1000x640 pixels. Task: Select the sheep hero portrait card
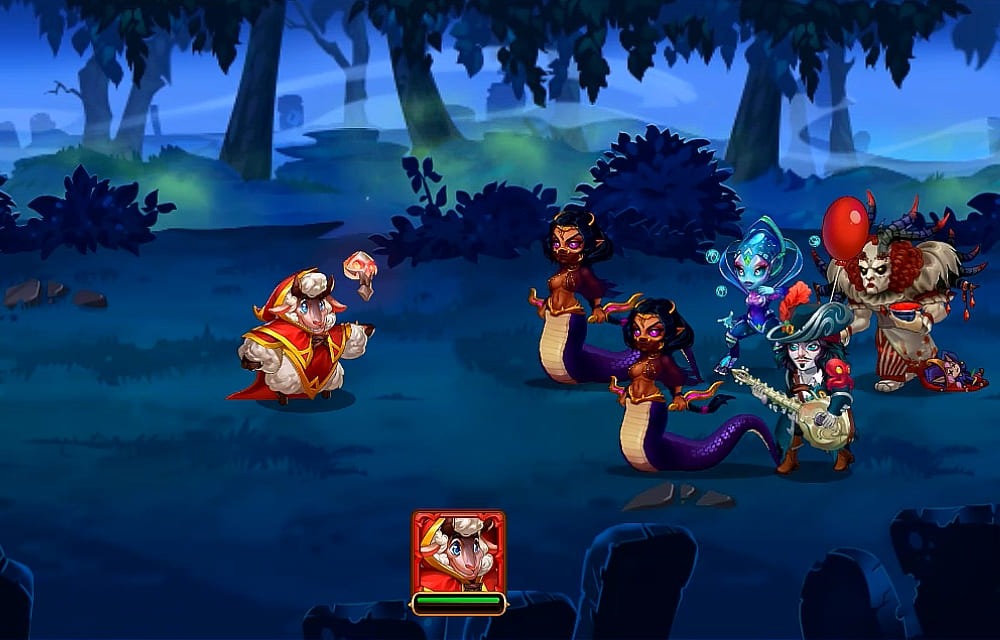[458, 553]
